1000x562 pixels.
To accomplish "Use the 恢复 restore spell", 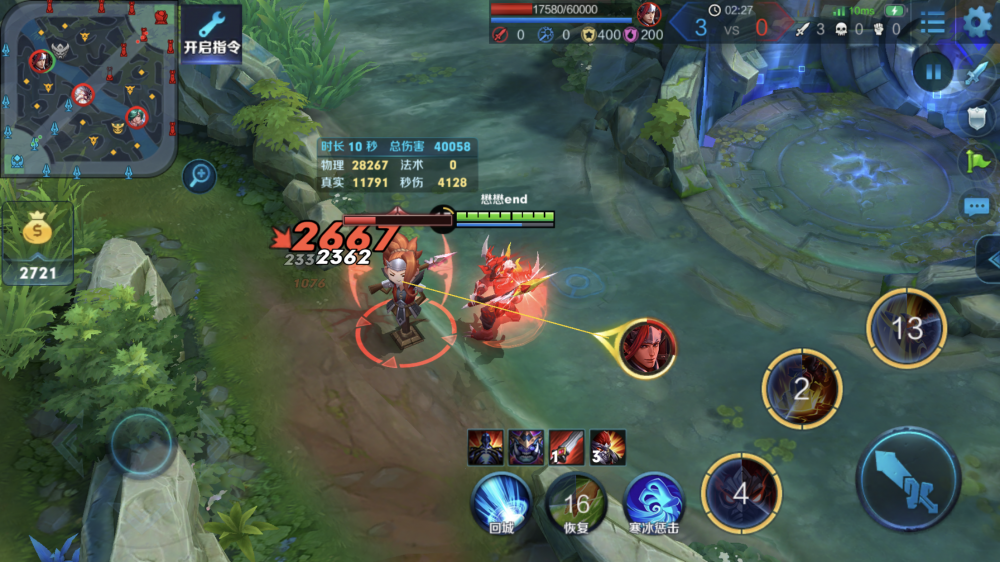I will tap(576, 504).
